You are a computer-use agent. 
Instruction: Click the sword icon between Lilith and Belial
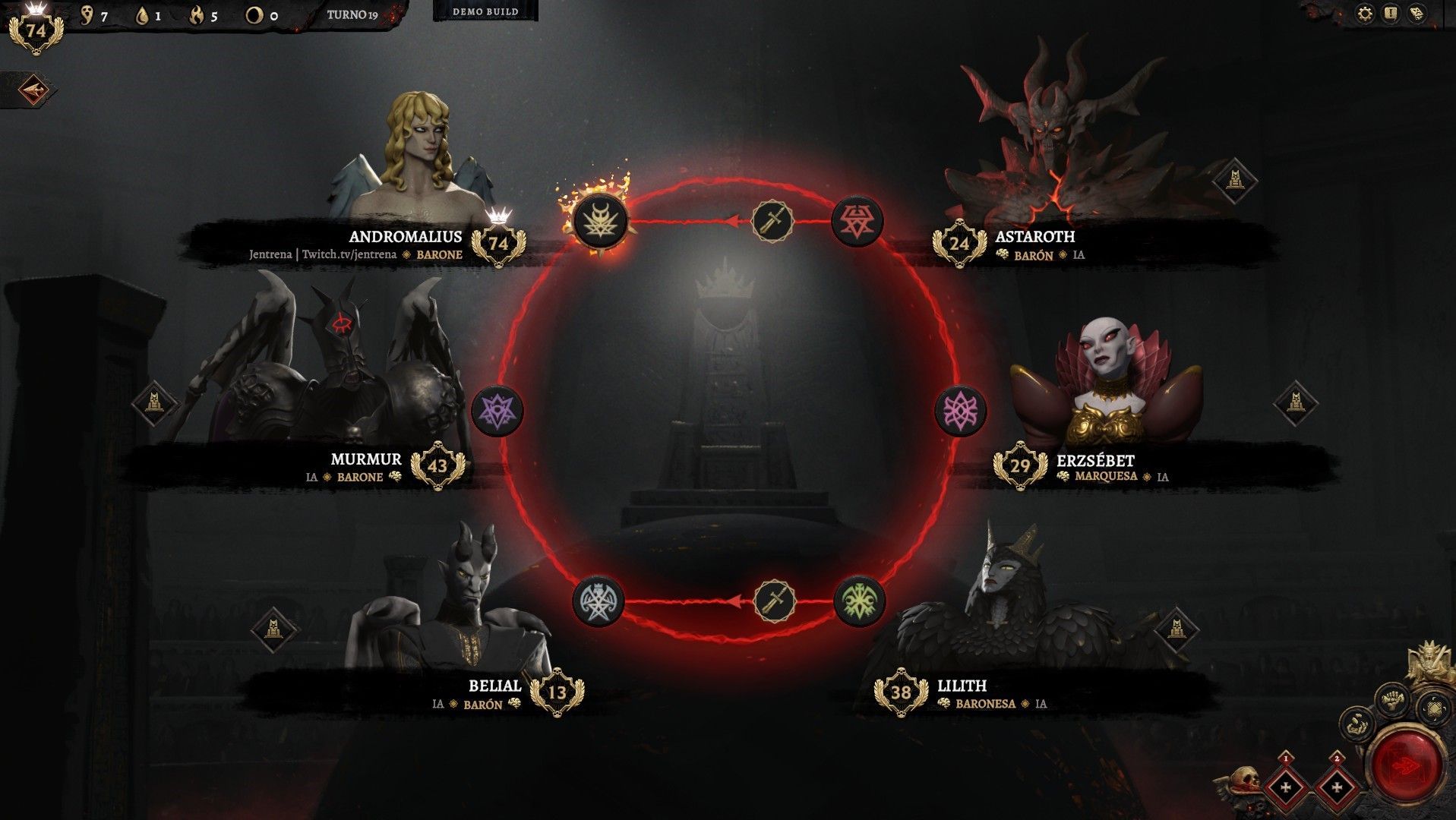pyautogui.click(x=775, y=601)
